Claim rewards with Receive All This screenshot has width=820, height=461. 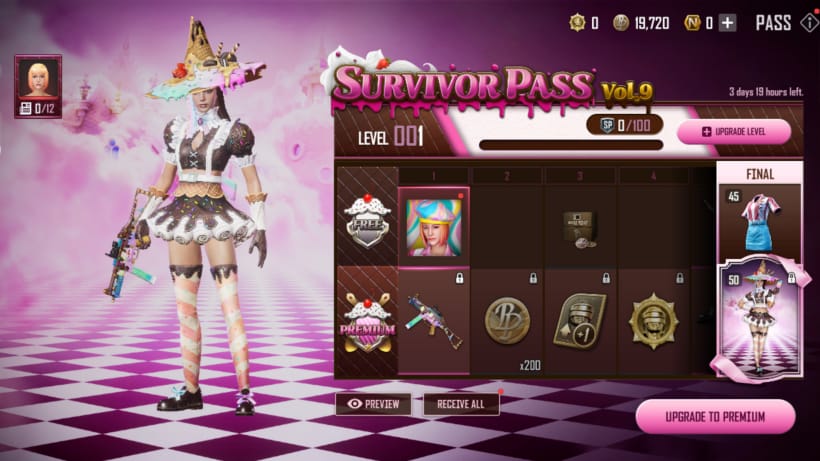click(461, 404)
